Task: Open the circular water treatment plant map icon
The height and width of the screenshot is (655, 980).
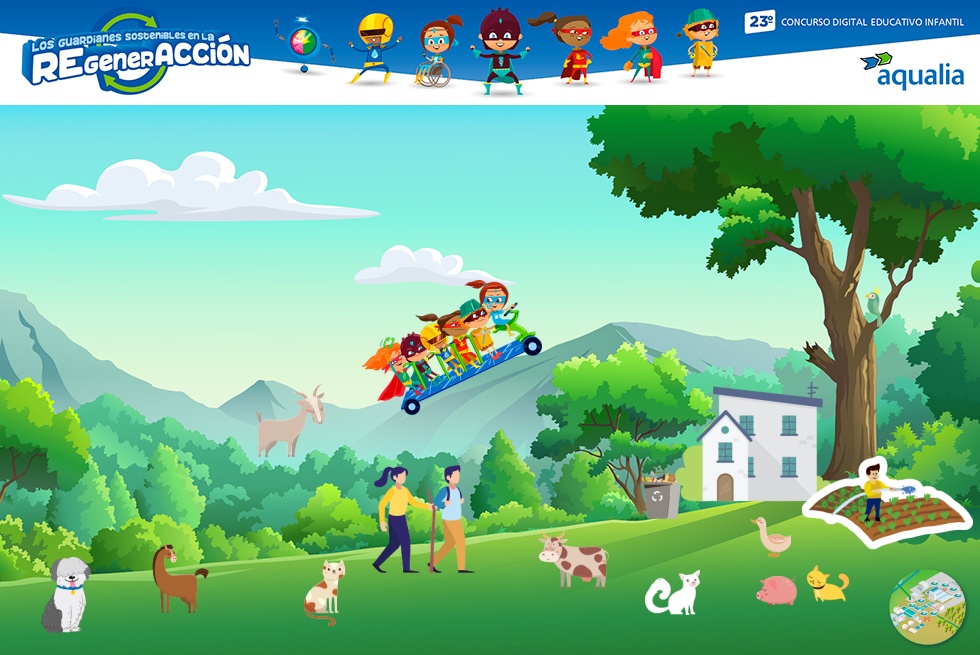Action: point(924,606)
